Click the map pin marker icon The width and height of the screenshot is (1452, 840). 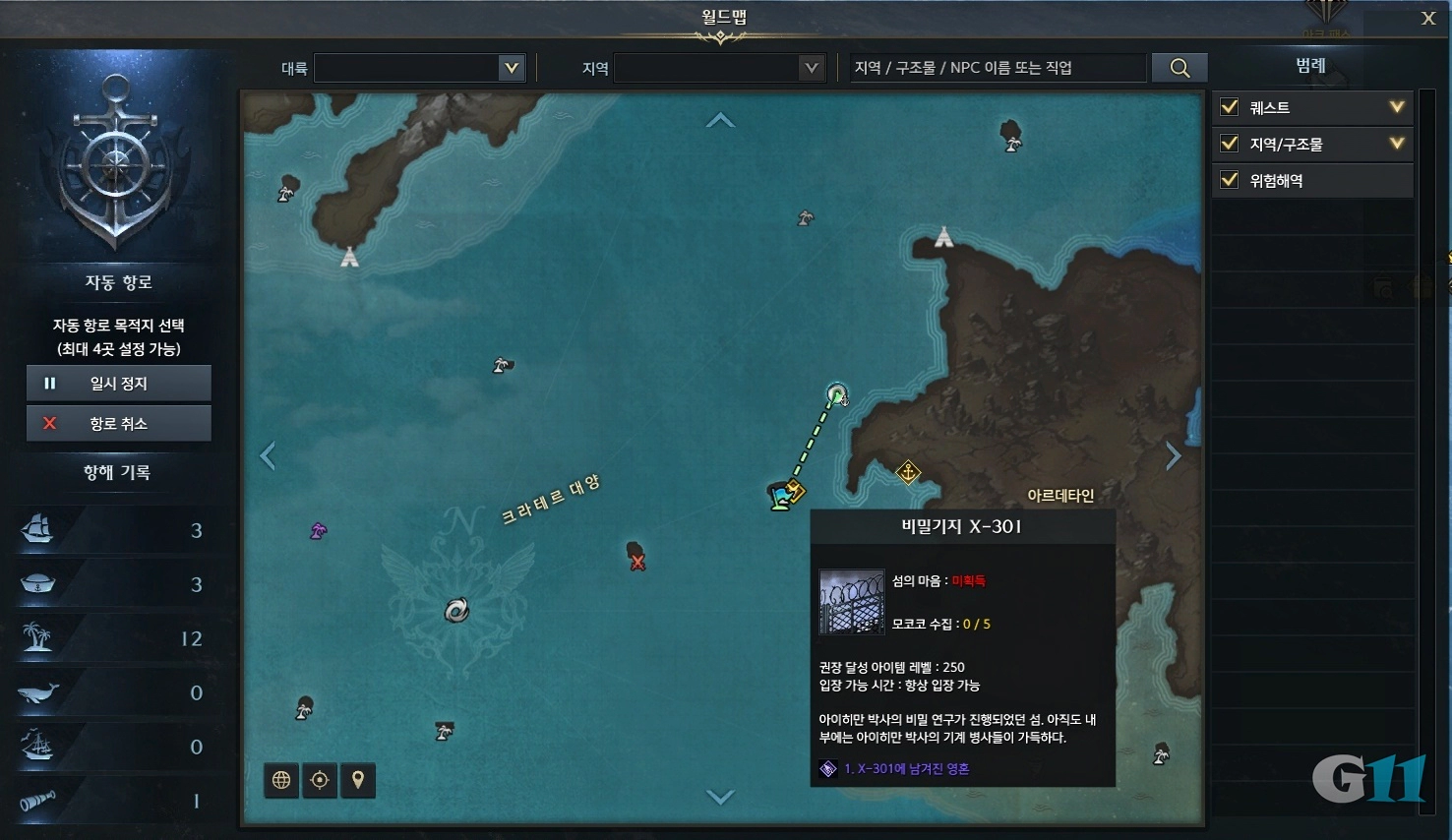pos(357,780)
